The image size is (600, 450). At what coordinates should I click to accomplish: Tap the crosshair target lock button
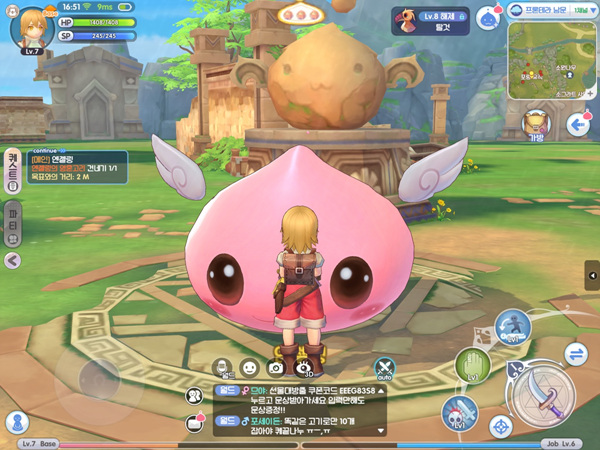(501, 427)
